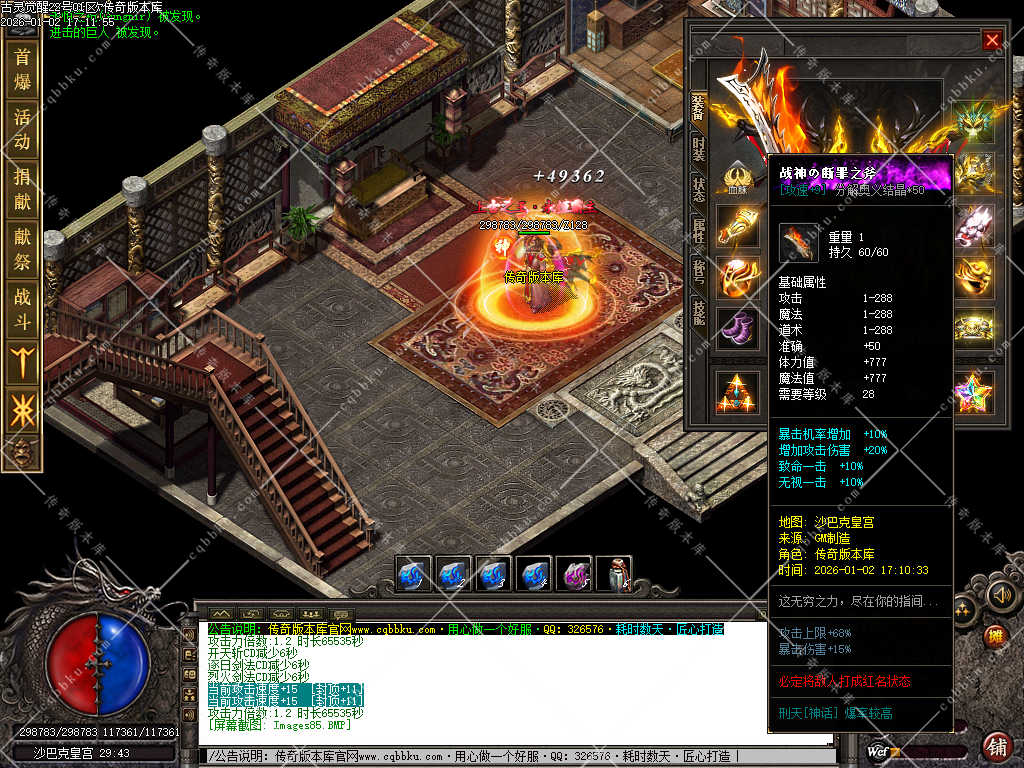Open the 捐献 donation menu
Image resolution: width=1024 pixels, height=768 pixels.
click(x=22, y=189)
